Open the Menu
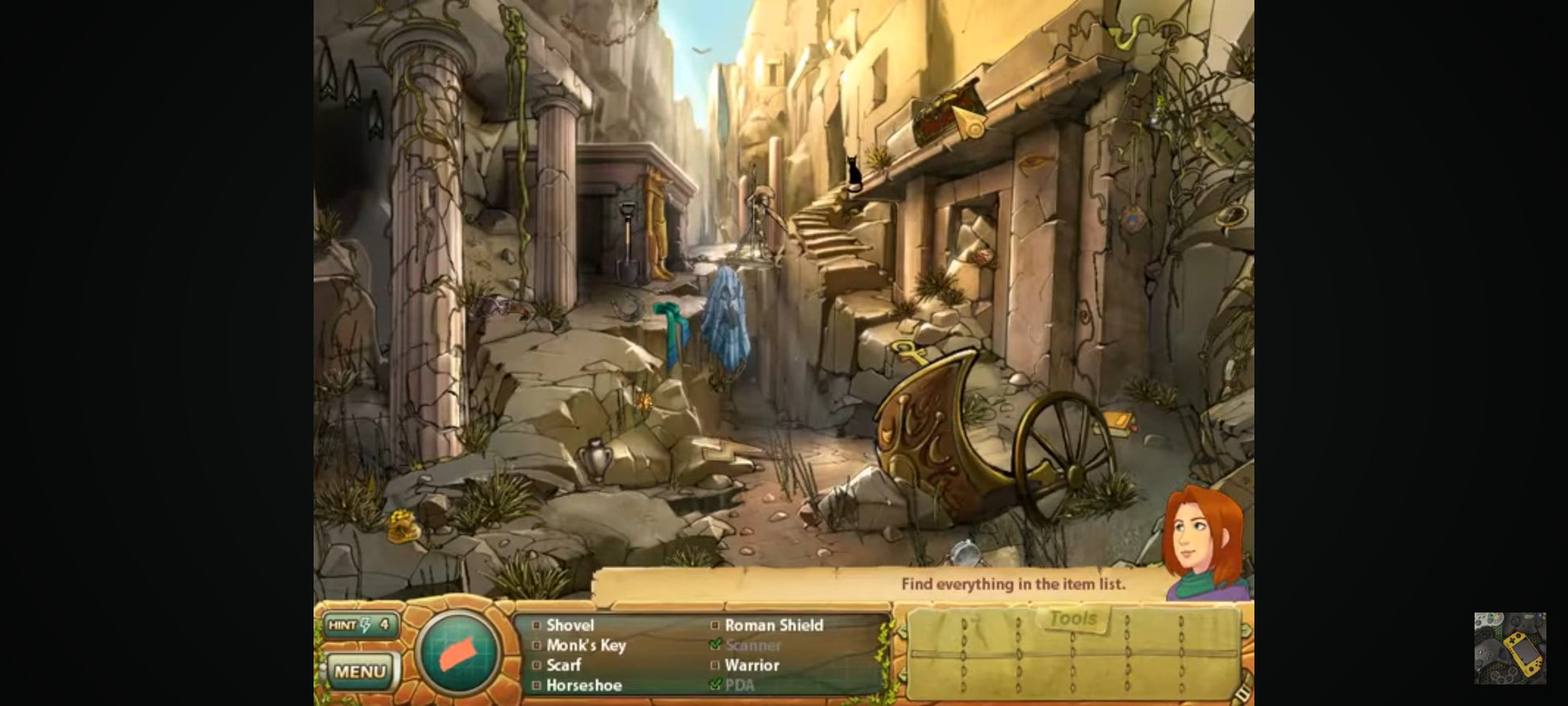Image resolution: width=1568 pixels, height=706 pixels. click(359, 671)
